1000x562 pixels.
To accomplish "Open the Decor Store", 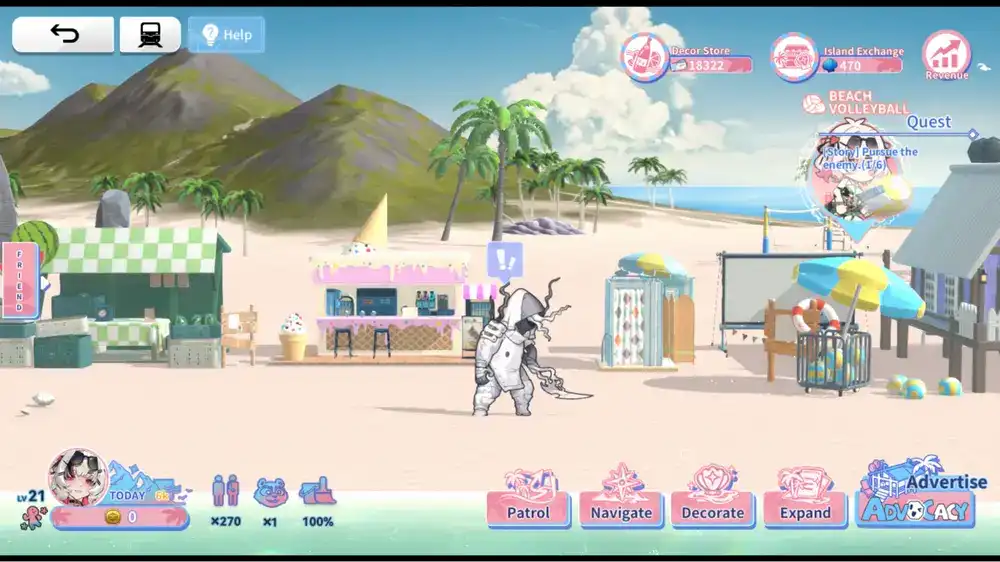I will click(x=647, y=57).
